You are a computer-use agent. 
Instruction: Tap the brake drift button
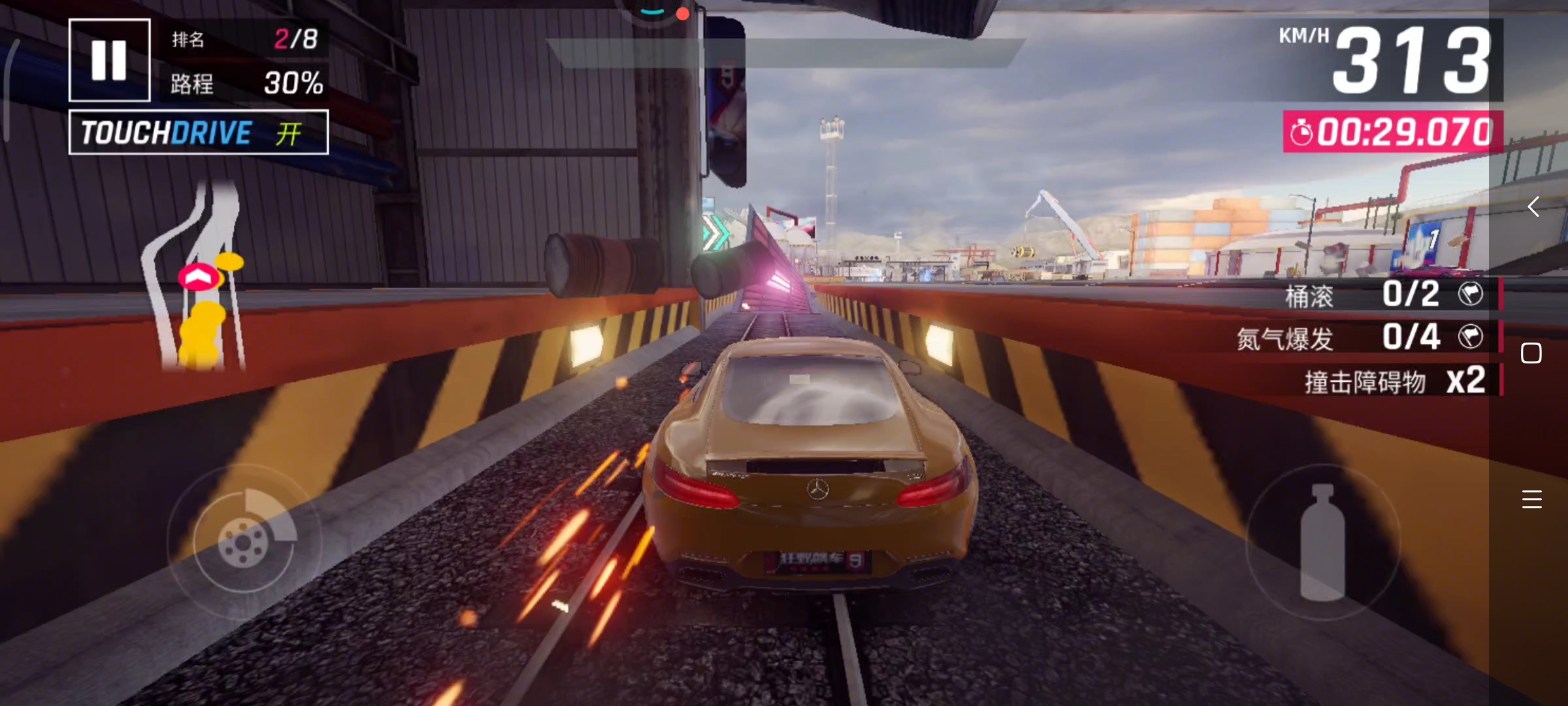point(244,541)
